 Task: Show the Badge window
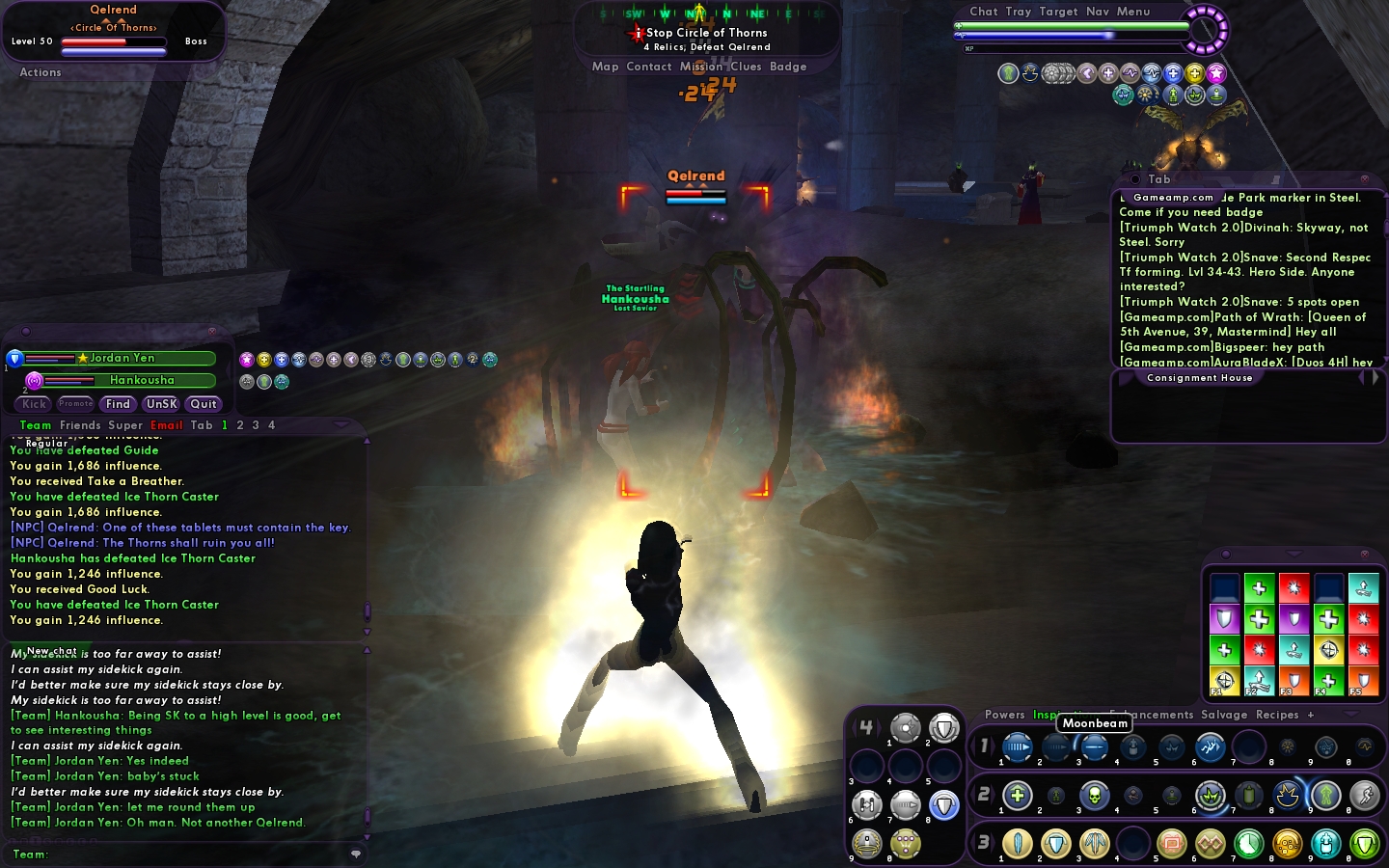[x=787, y=67]
